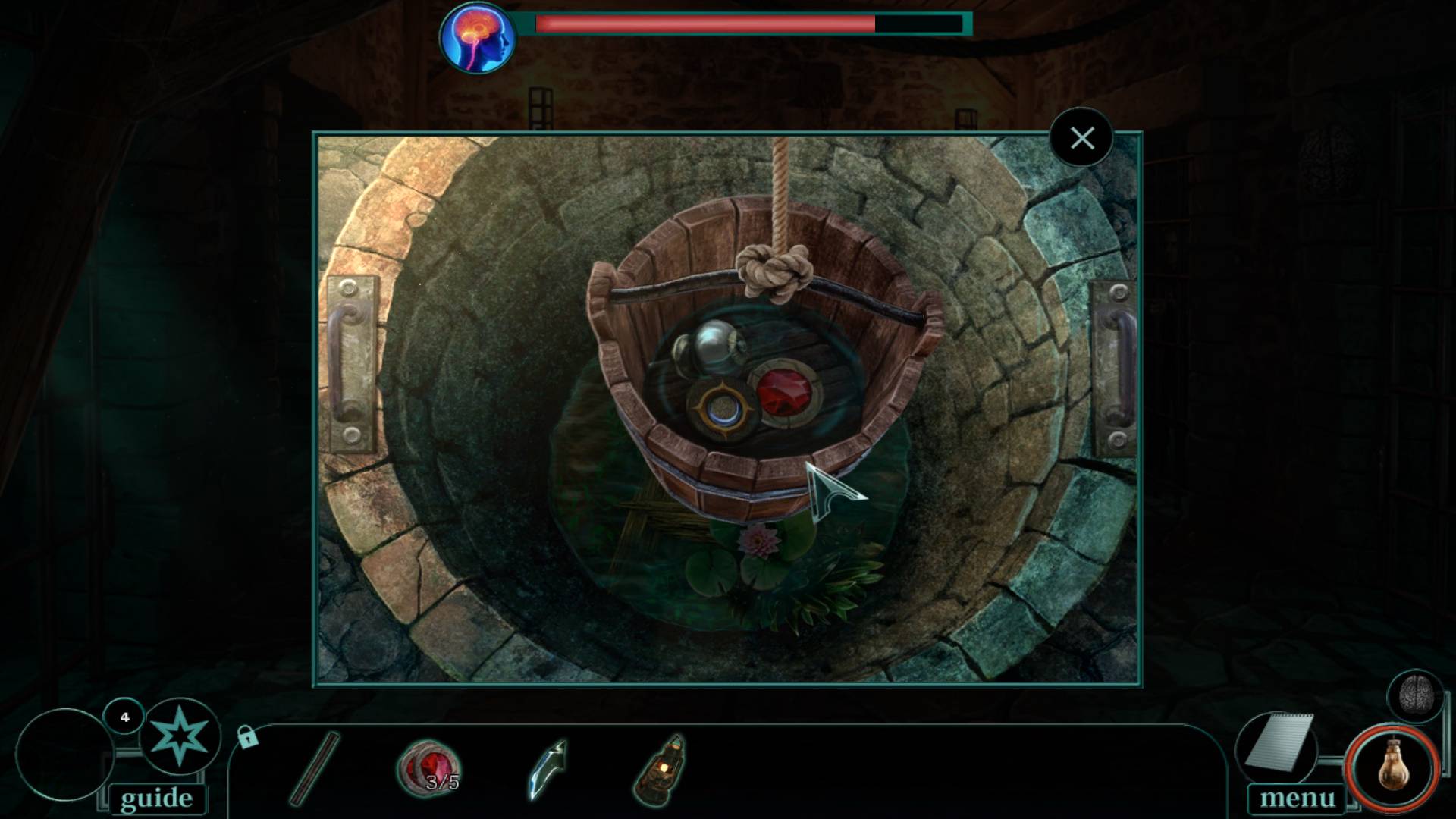Open the notepad journal
Image resolution: width=1456 pixels, height=819 pixels.
1280,742
